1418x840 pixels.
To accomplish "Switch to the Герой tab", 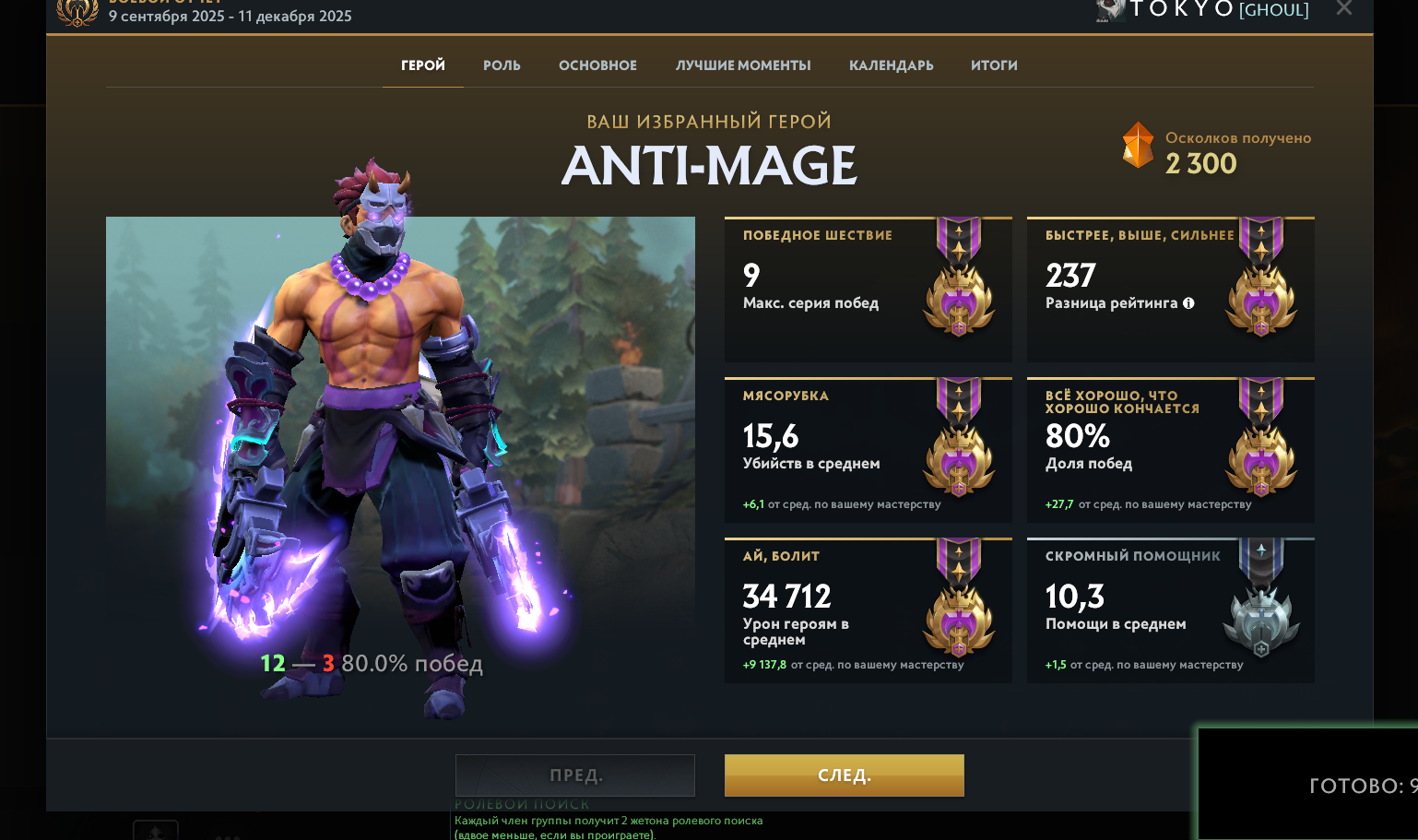I will coord(423,65).
